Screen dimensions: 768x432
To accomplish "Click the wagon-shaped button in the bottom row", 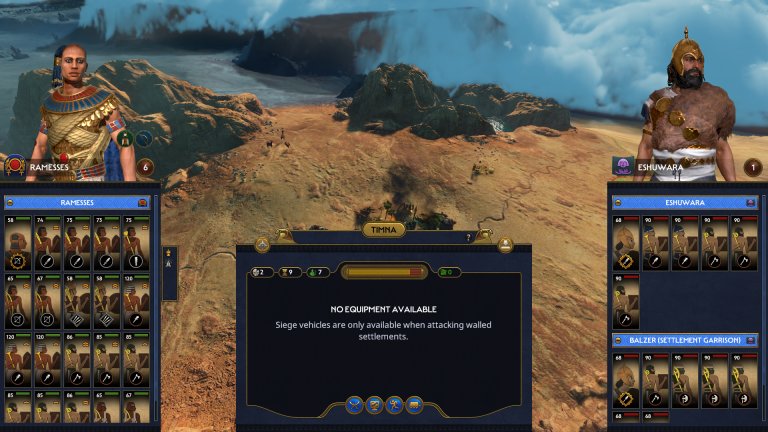I will click(x=415, y=405).
